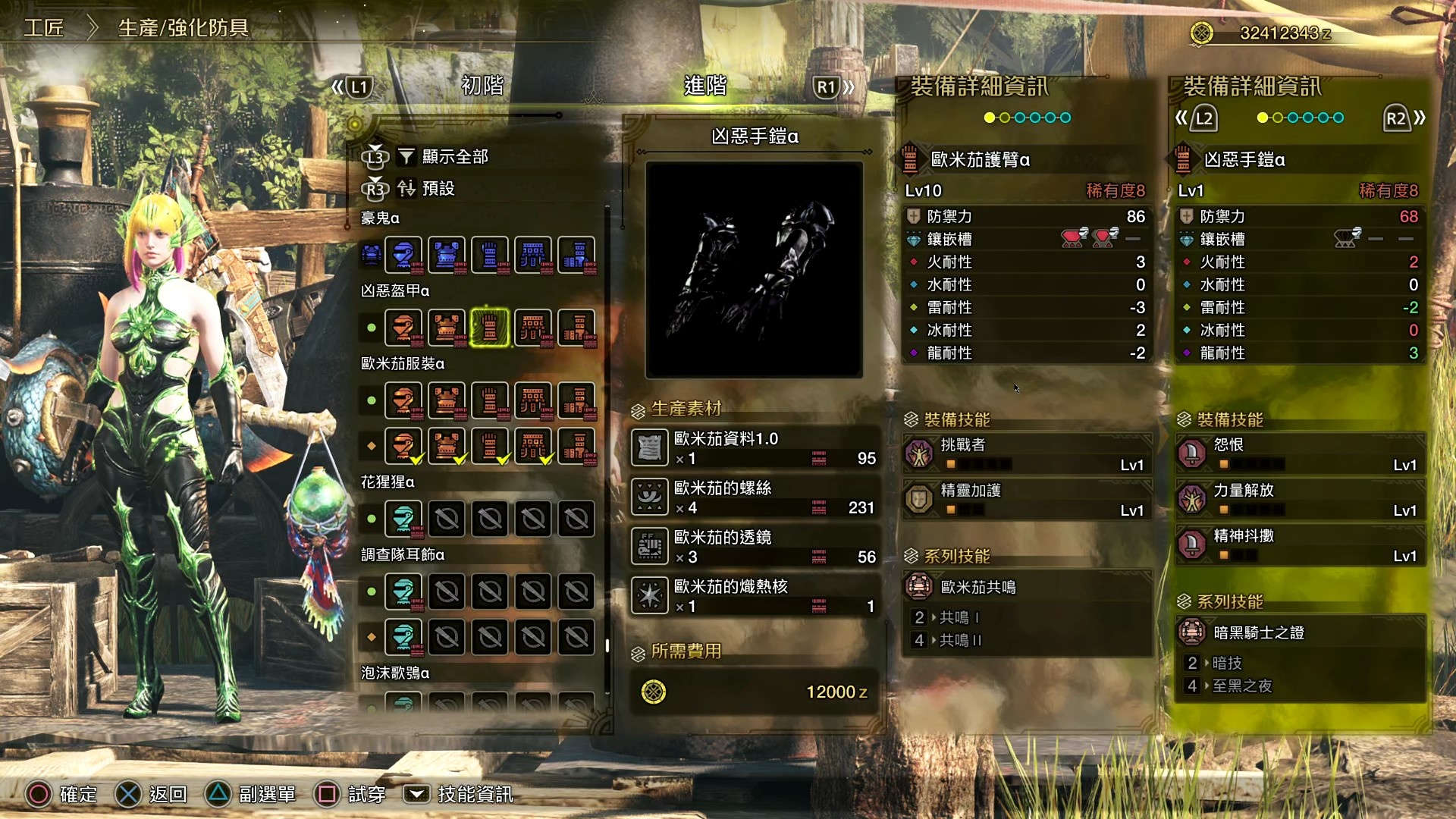Click the 歐米茄的螺絲 material row
Viewport: 1456px width, 819px height.
pyautogui.click(x=755, y=497)
